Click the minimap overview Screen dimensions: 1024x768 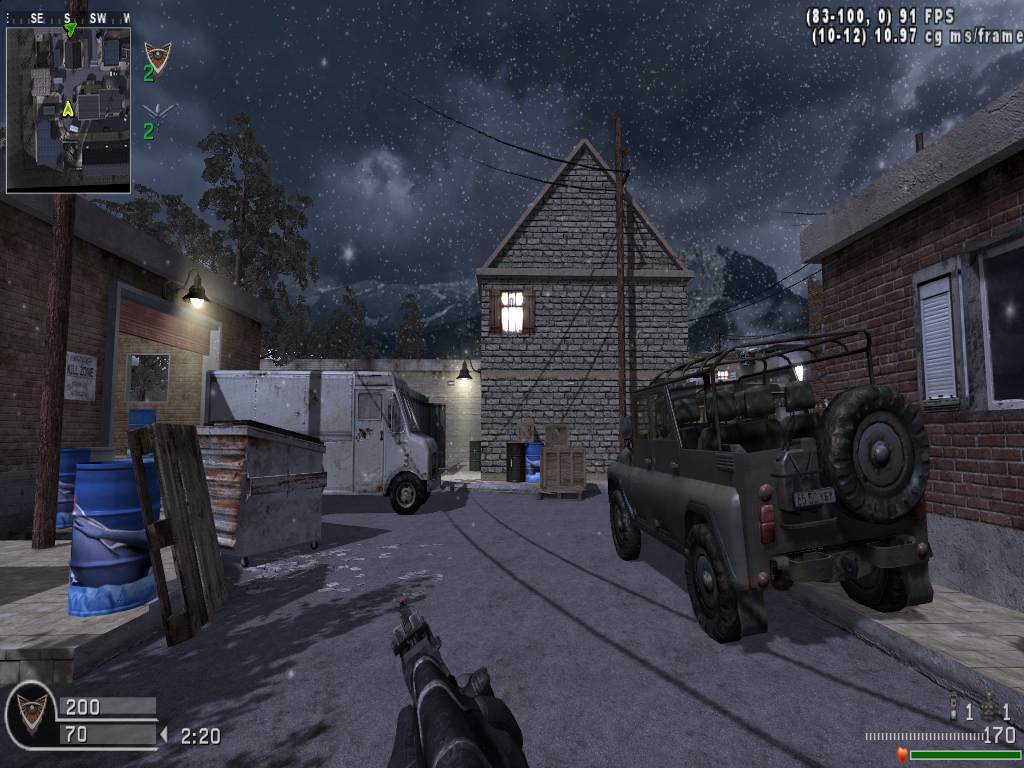[68, 110]
